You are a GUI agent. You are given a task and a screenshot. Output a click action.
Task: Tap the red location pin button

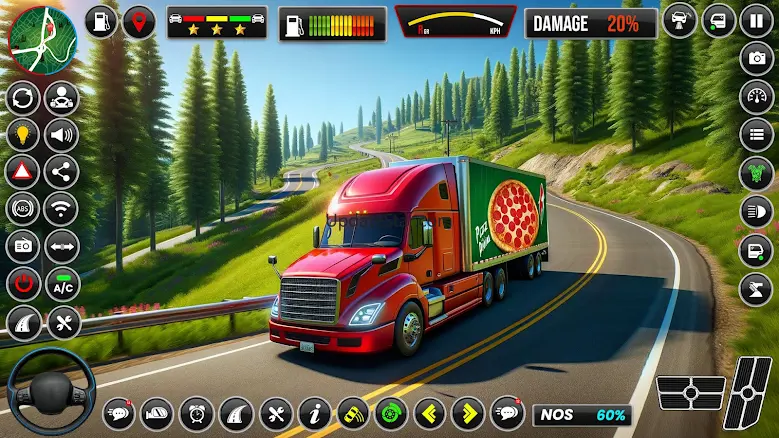[138, 22]
